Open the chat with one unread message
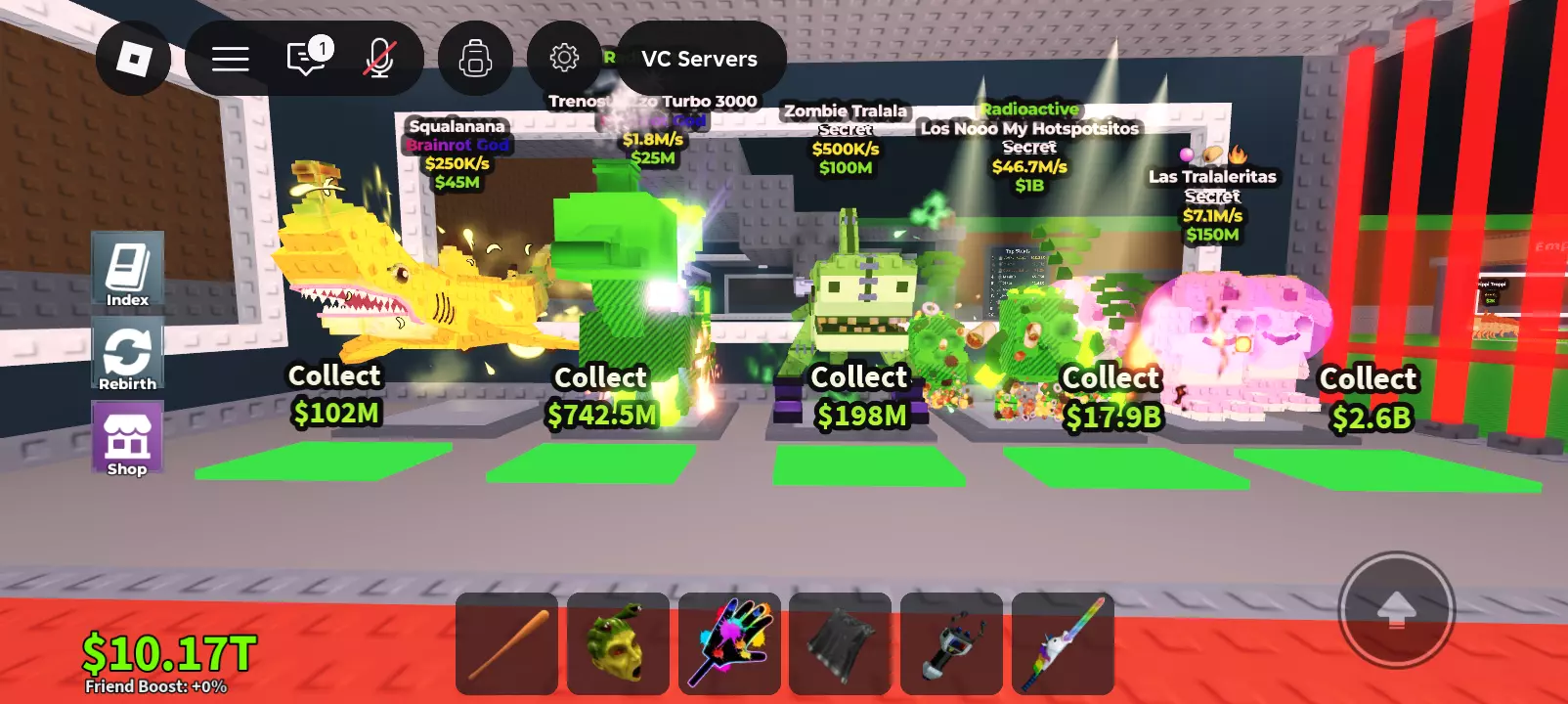The width and height of the screenshot is (1568, 704). coord(307,59)
